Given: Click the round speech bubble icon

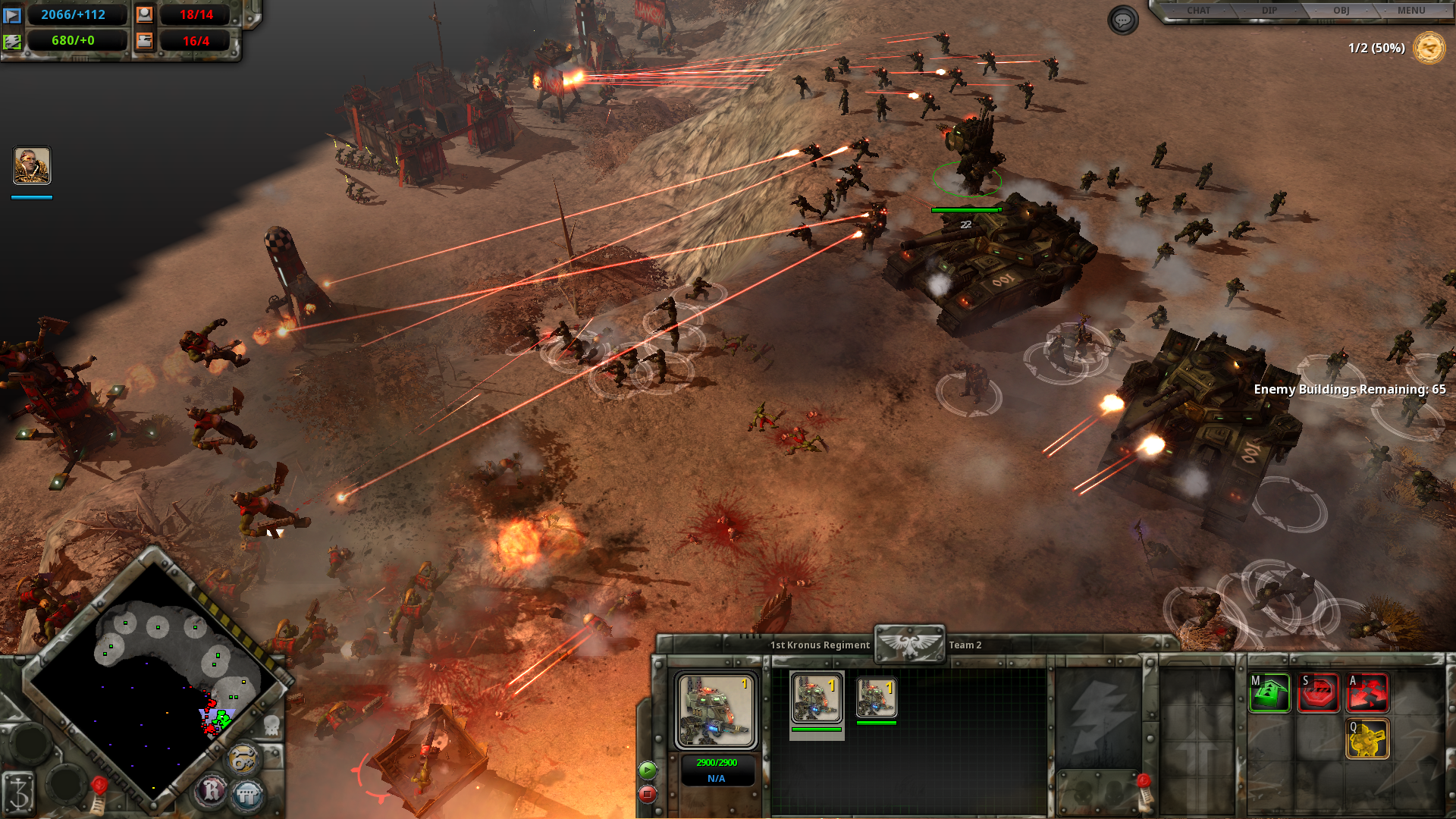Looking at the screenshot, I should tap(1122, 20).
